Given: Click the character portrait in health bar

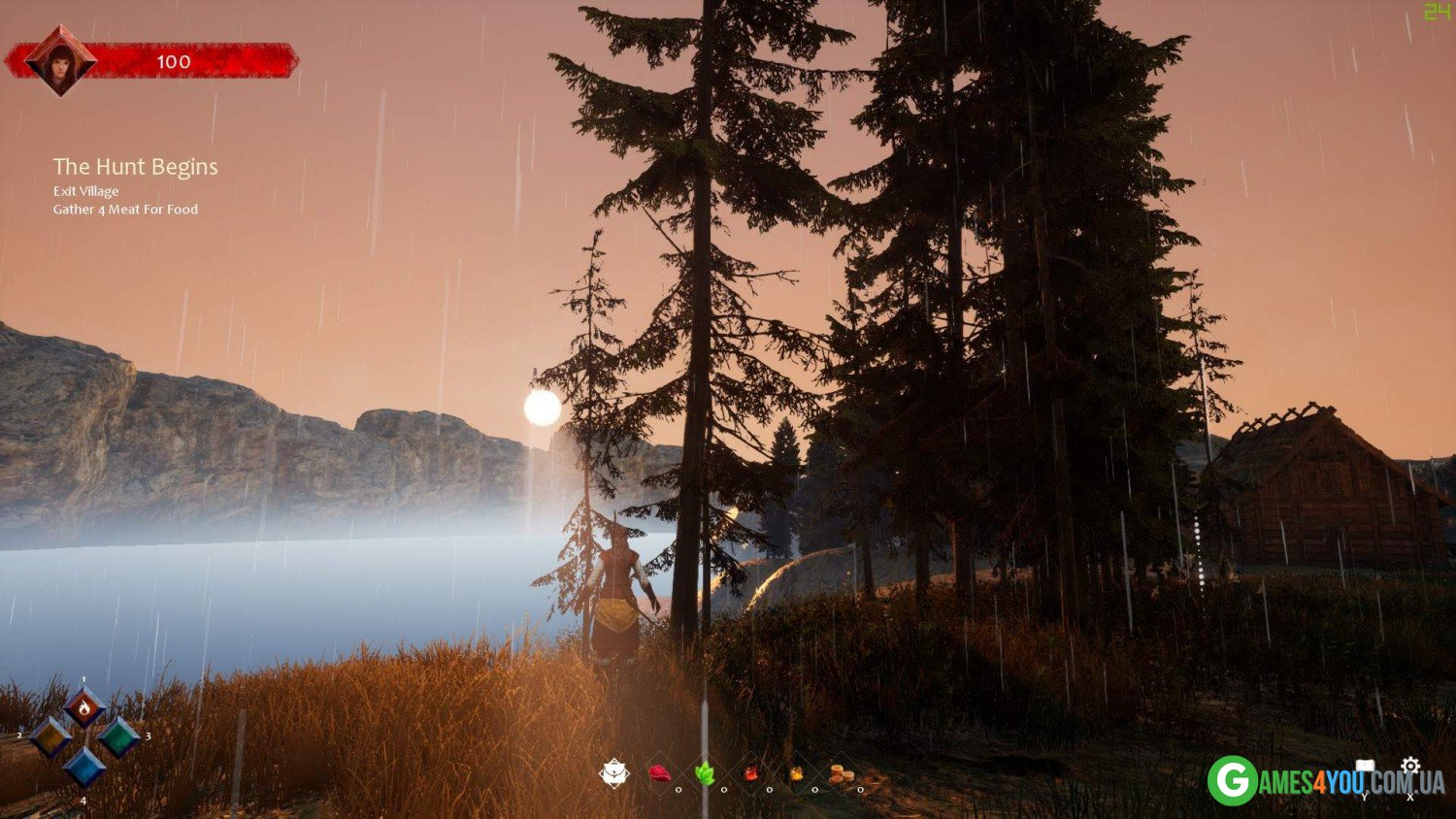Looking at the screenshot, I should pos(60,61).
